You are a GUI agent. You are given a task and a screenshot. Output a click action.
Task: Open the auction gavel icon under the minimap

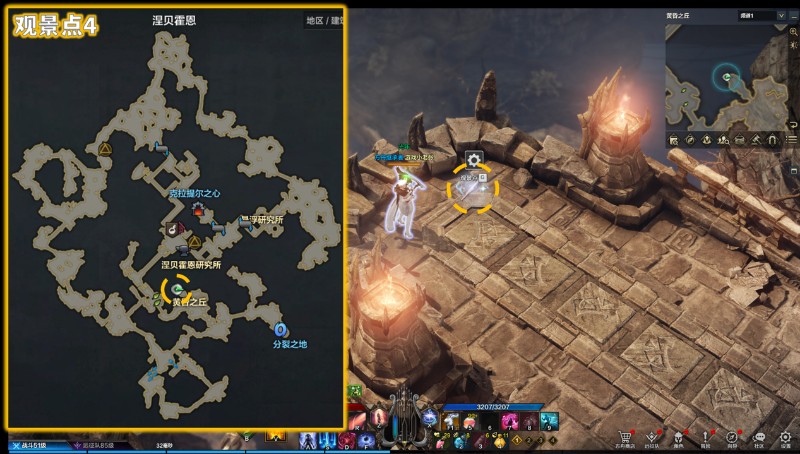(757, 139)
